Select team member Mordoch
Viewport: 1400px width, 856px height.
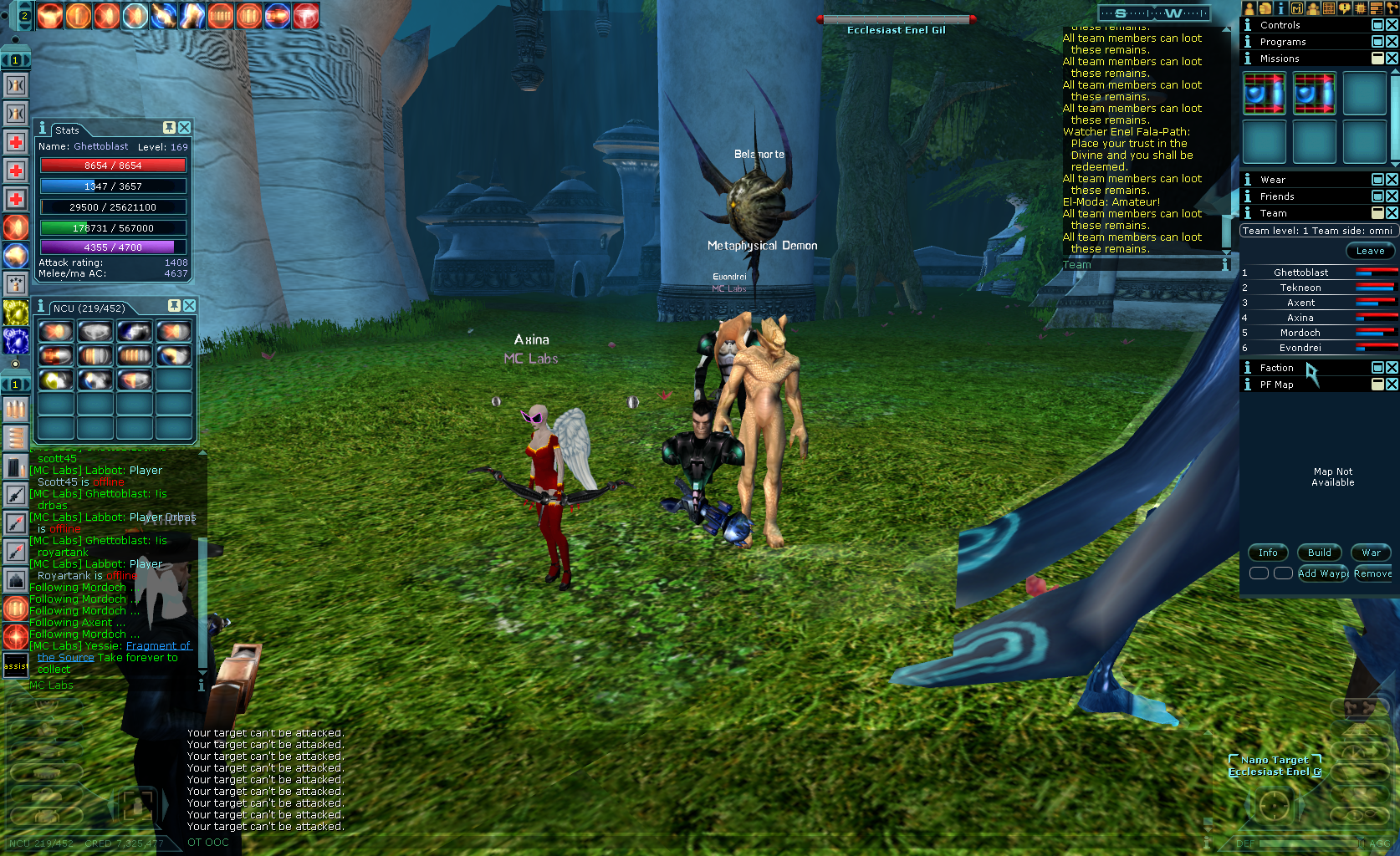click(1300, 333)
